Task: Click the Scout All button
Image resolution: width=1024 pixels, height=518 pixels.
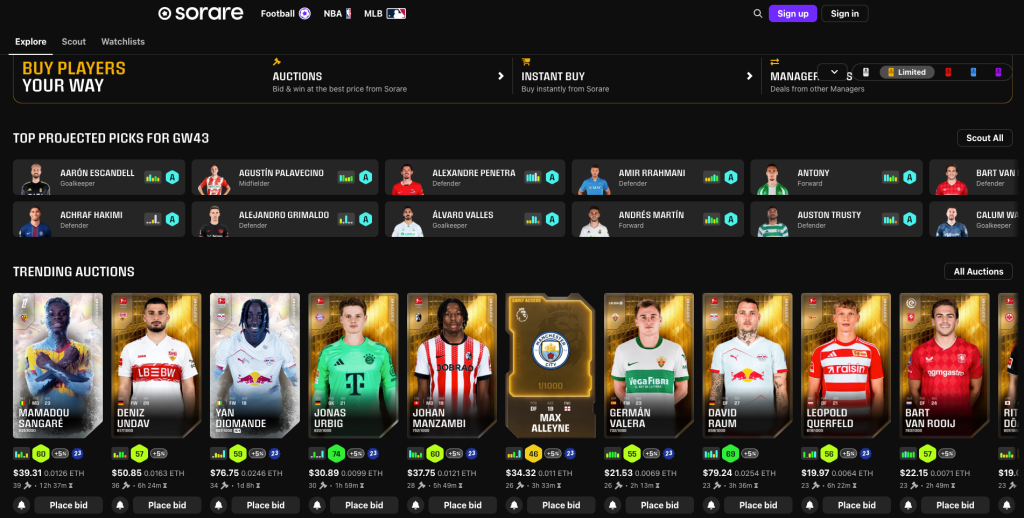Action: (x=984, y=138)
